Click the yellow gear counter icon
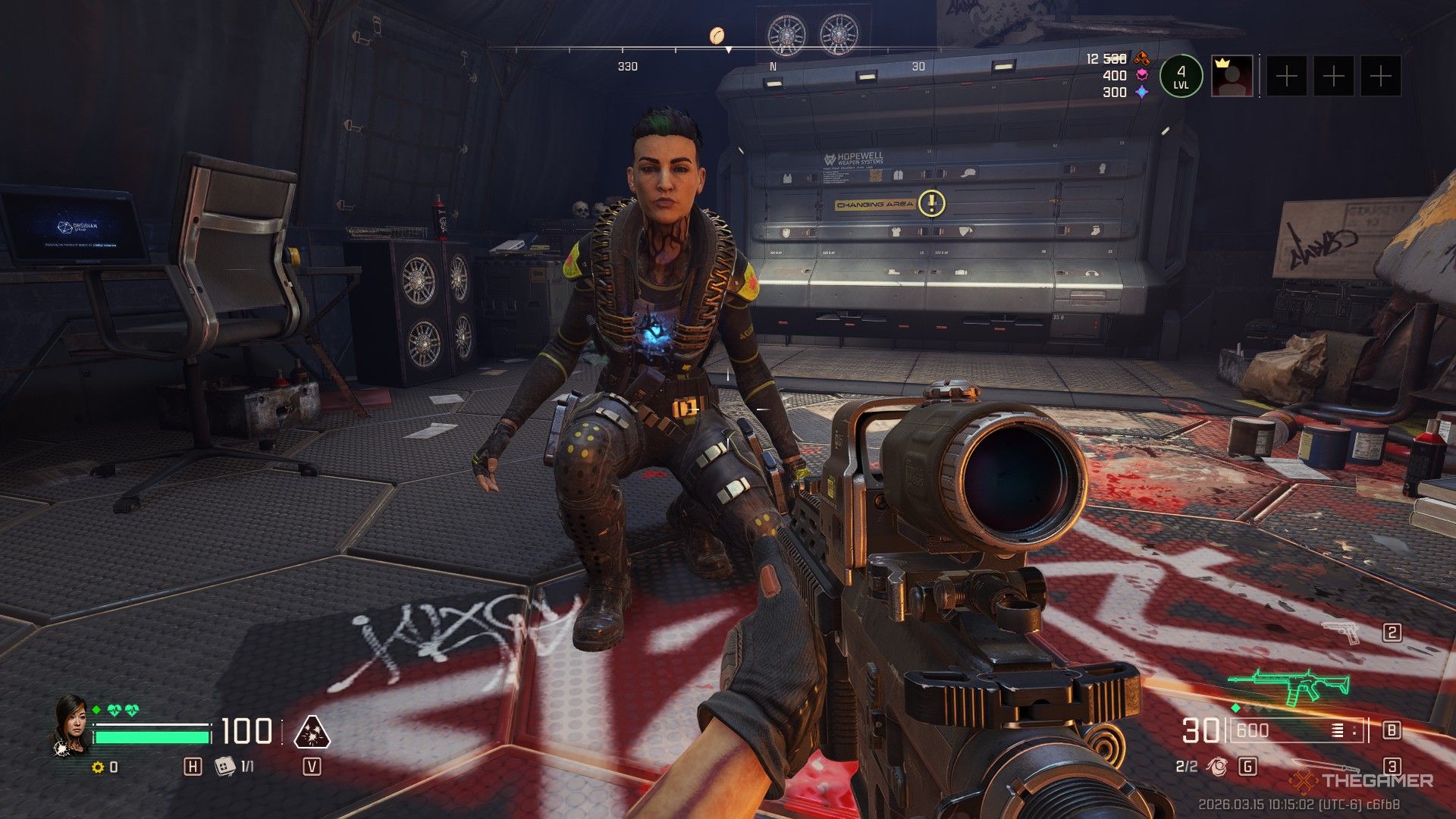The image size is (1456, 819). coord(97,767)
